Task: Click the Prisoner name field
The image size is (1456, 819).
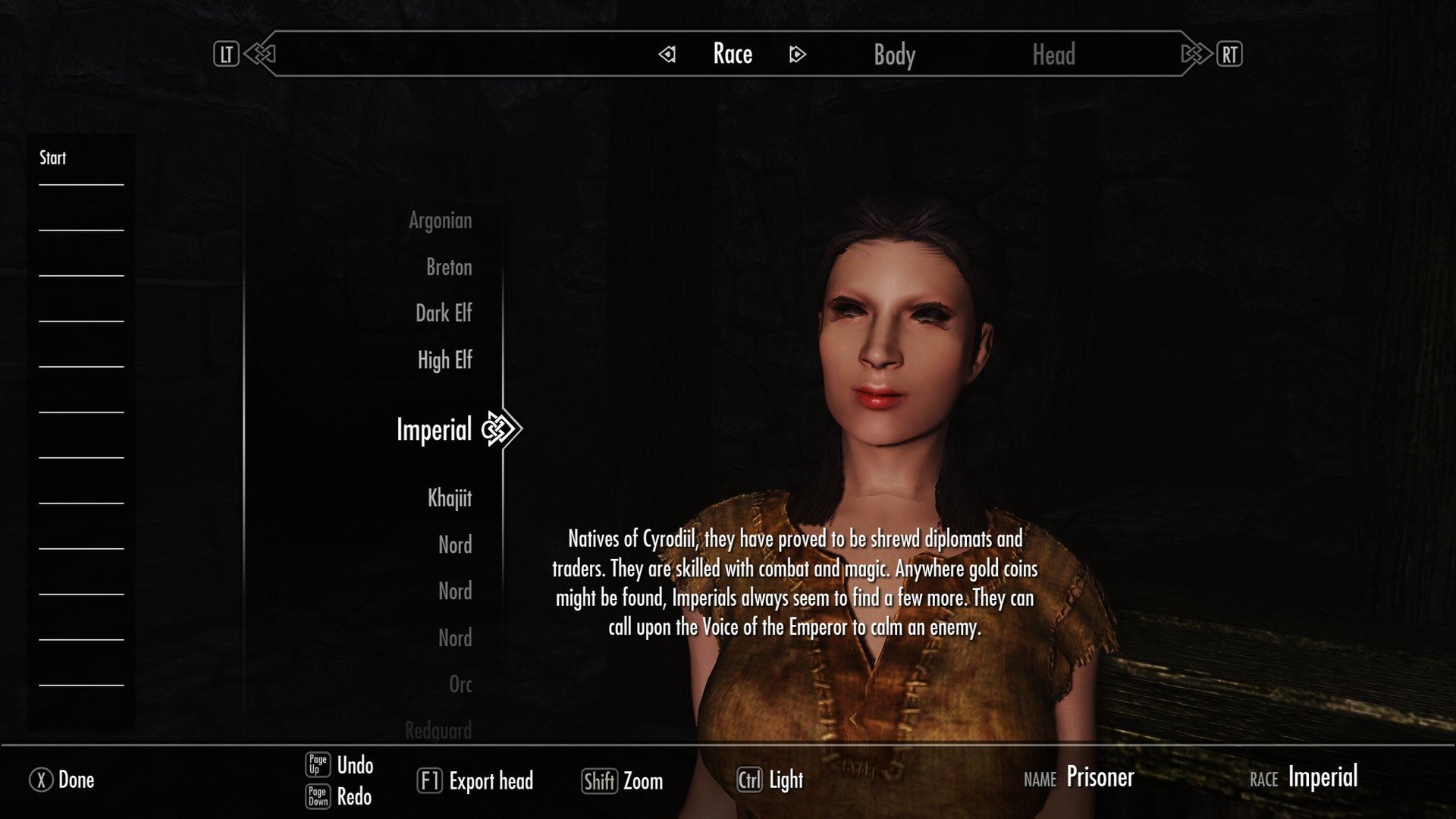Action: 1100,777
